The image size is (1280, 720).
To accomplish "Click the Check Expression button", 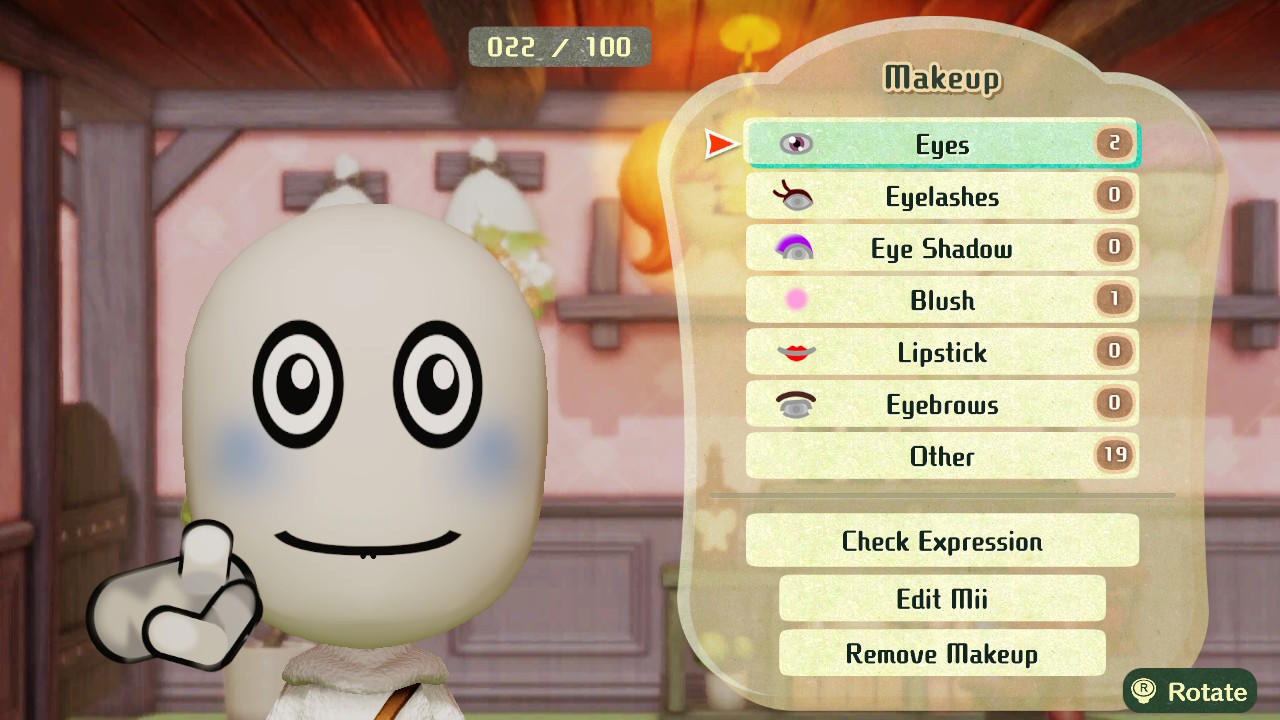I will pos(941,541).
